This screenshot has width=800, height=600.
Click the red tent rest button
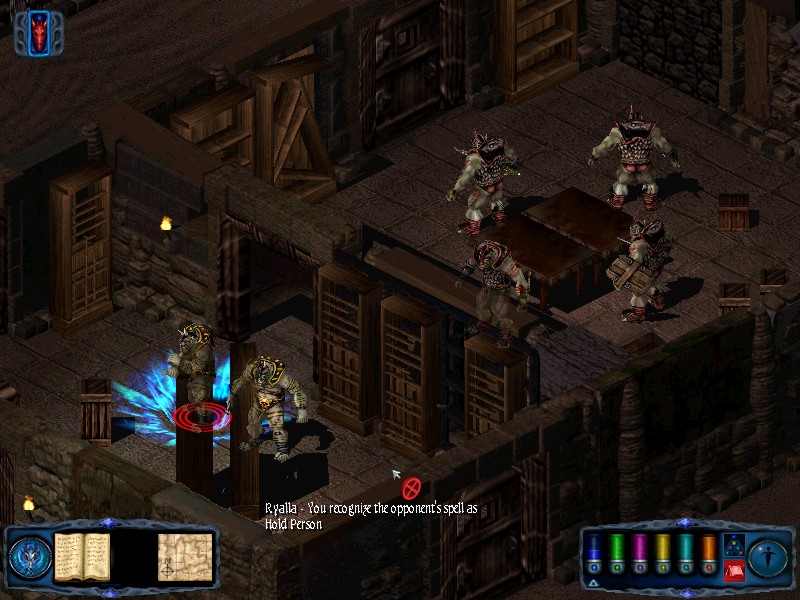(732, 570)
